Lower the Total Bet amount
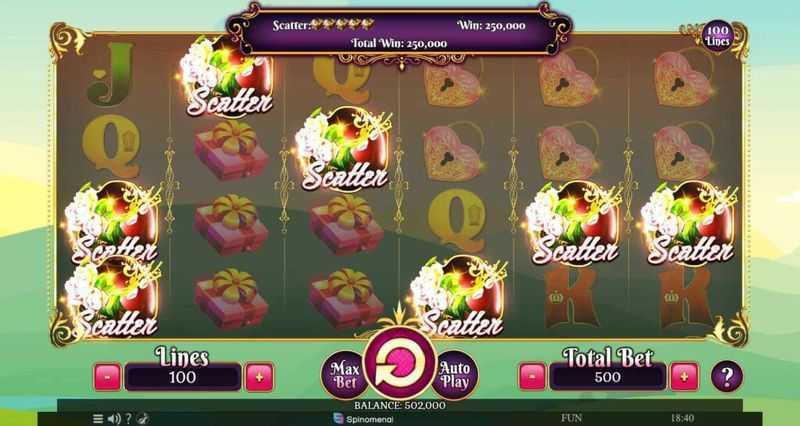The height and width of the screenshot is (426, 800). click(x=533, y=377)
